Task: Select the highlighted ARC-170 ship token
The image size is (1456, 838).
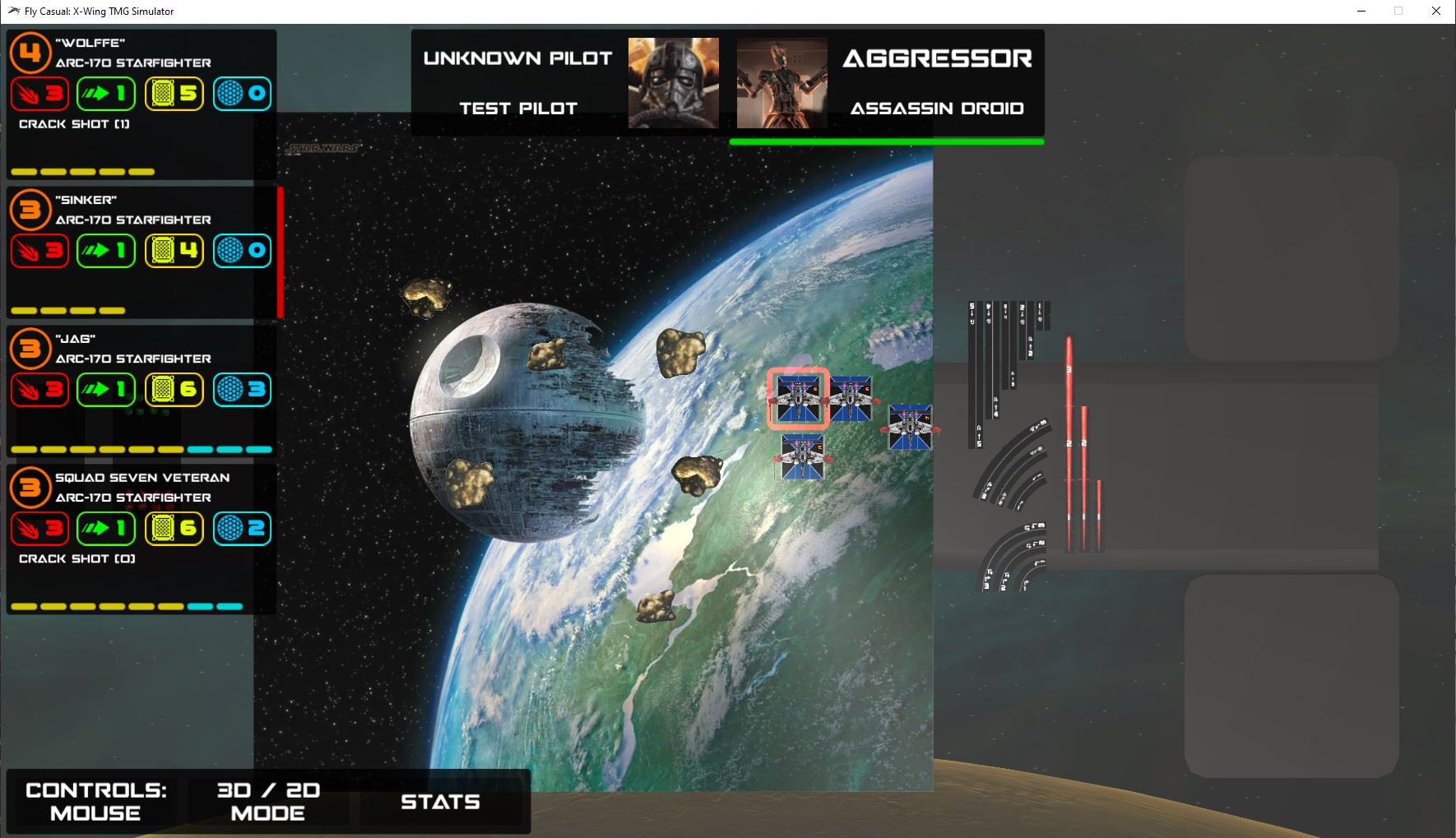Action: point(797,399)
